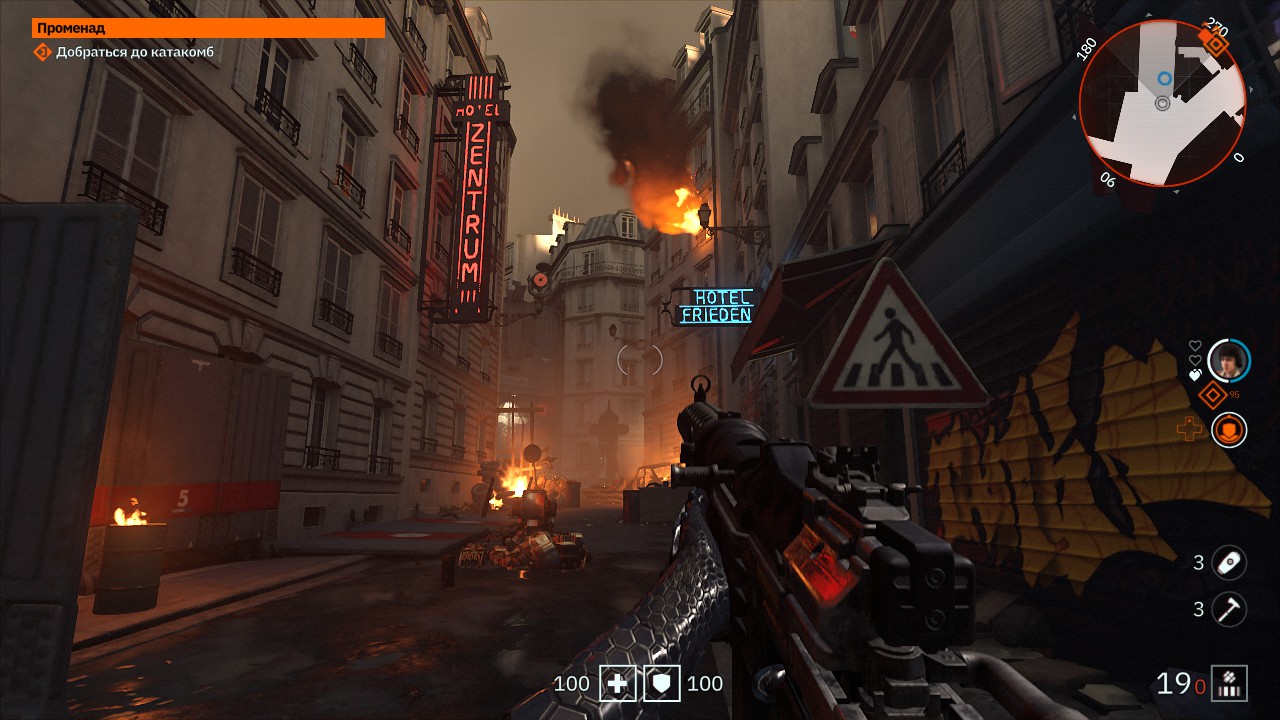Click the partner portrait icon
Screen dimensions: 1280x720
tap(1229, 360)
